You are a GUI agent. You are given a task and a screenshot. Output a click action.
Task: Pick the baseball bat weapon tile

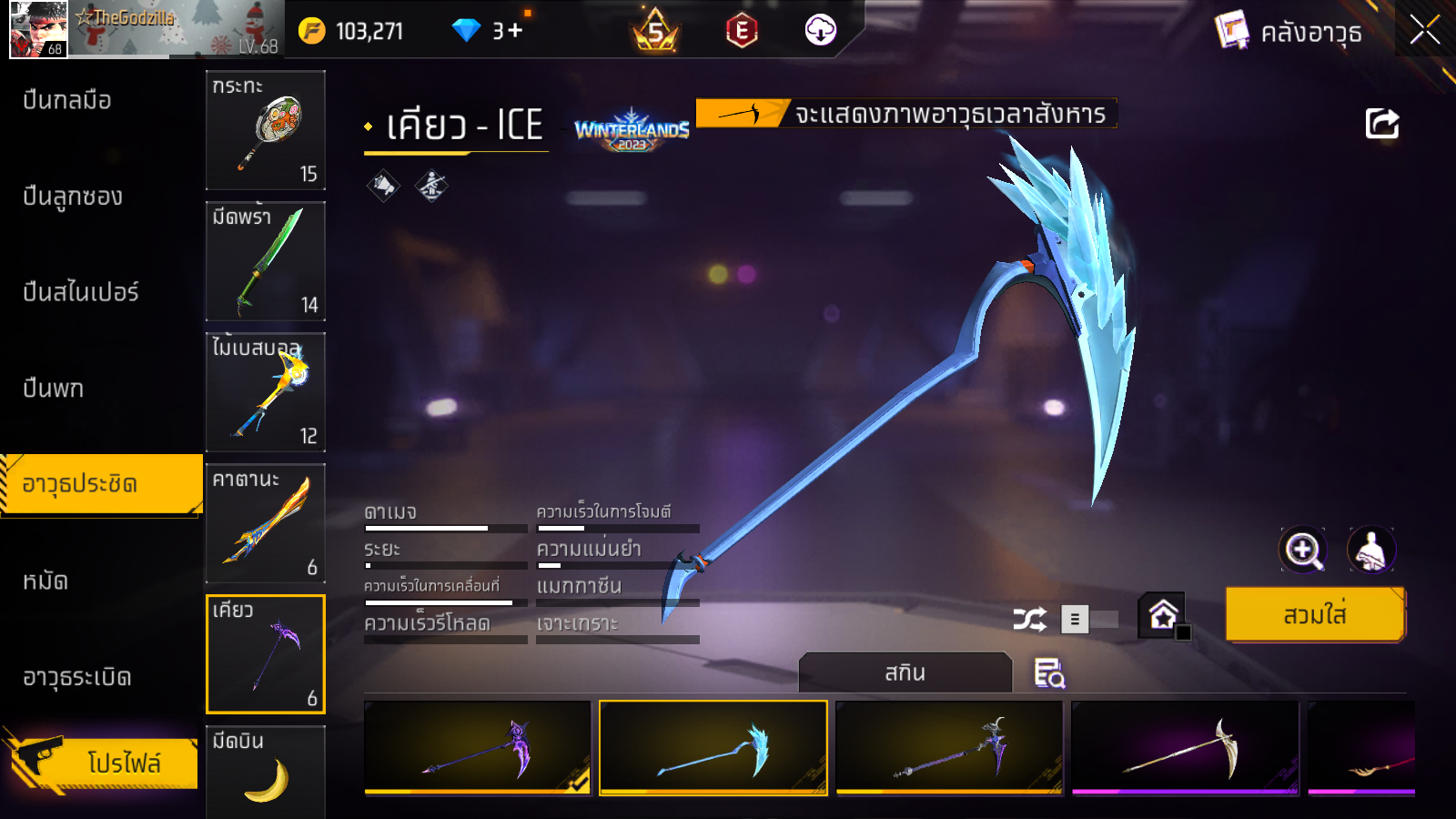[x=266, y=392]
